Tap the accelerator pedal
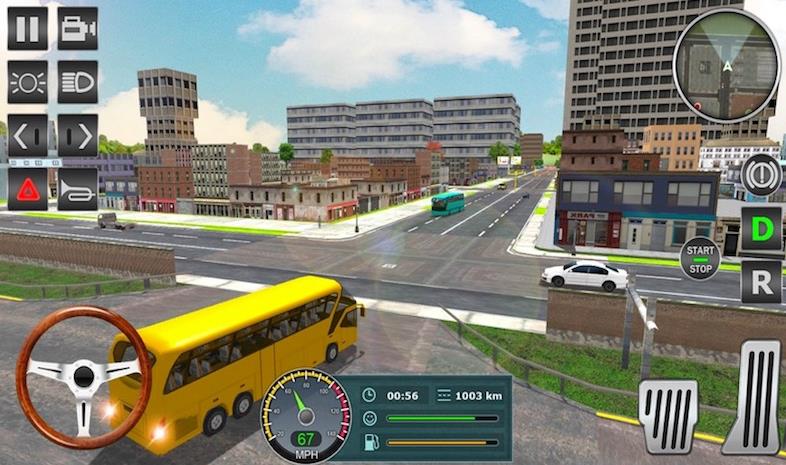Image resolution: width=786 pixels, height=465 pixels. click(x=752, y=397)
